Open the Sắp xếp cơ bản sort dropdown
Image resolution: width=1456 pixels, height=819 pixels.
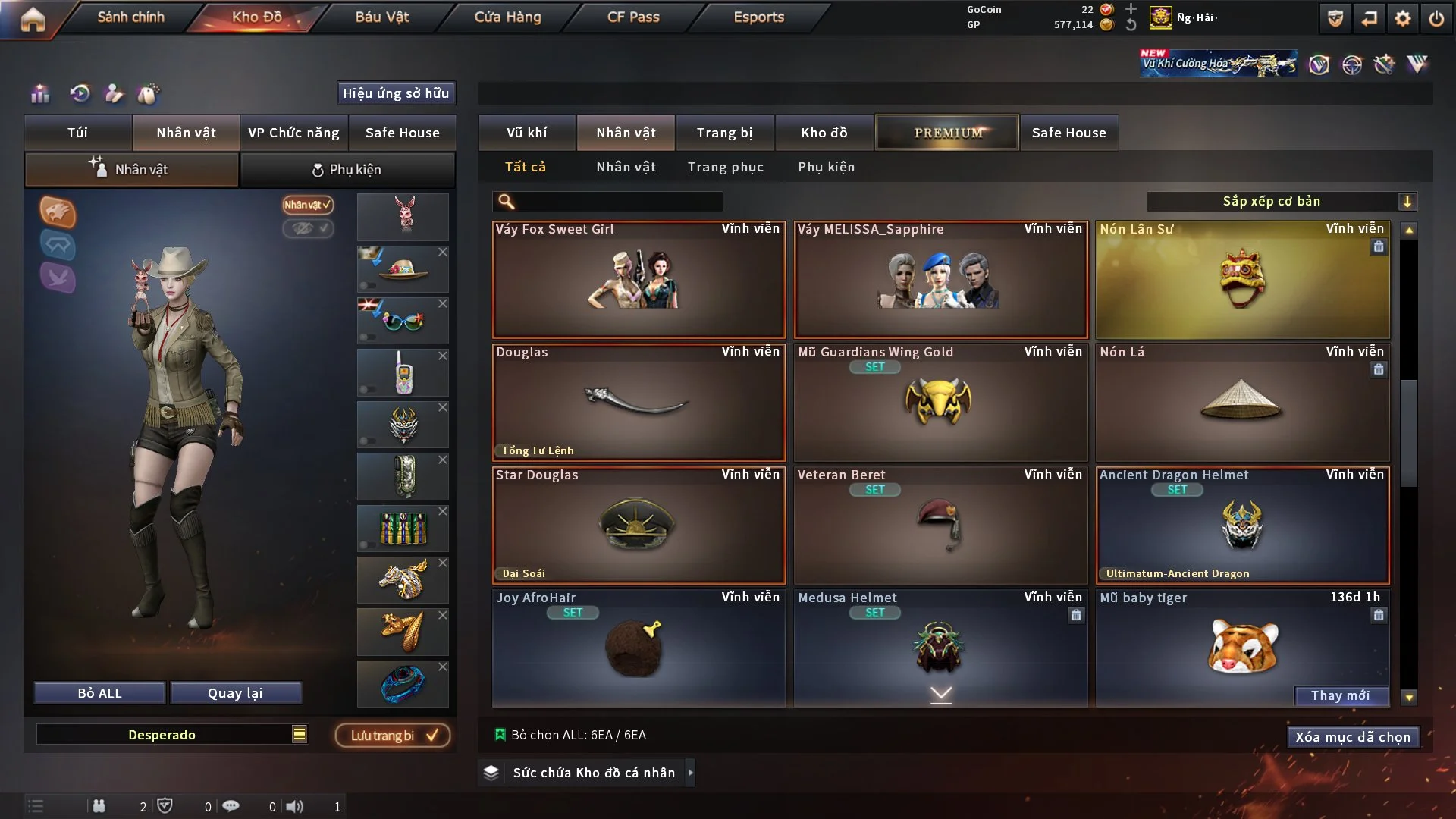1281,202
